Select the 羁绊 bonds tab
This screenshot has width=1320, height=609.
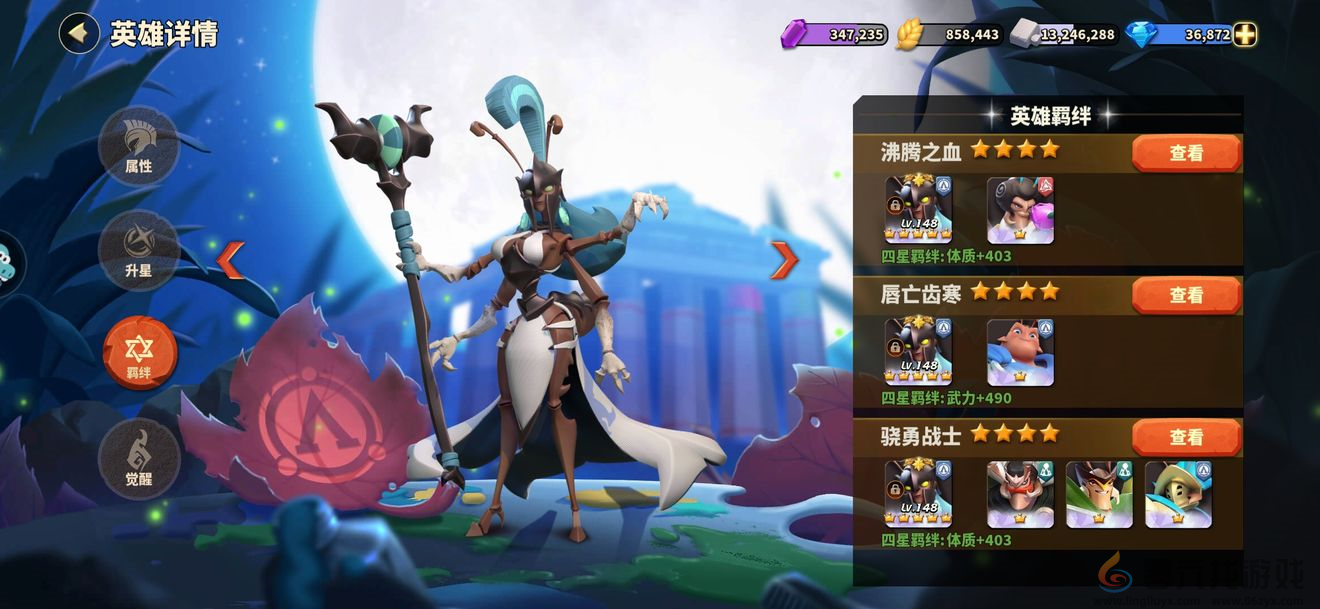tap(139, 353)
